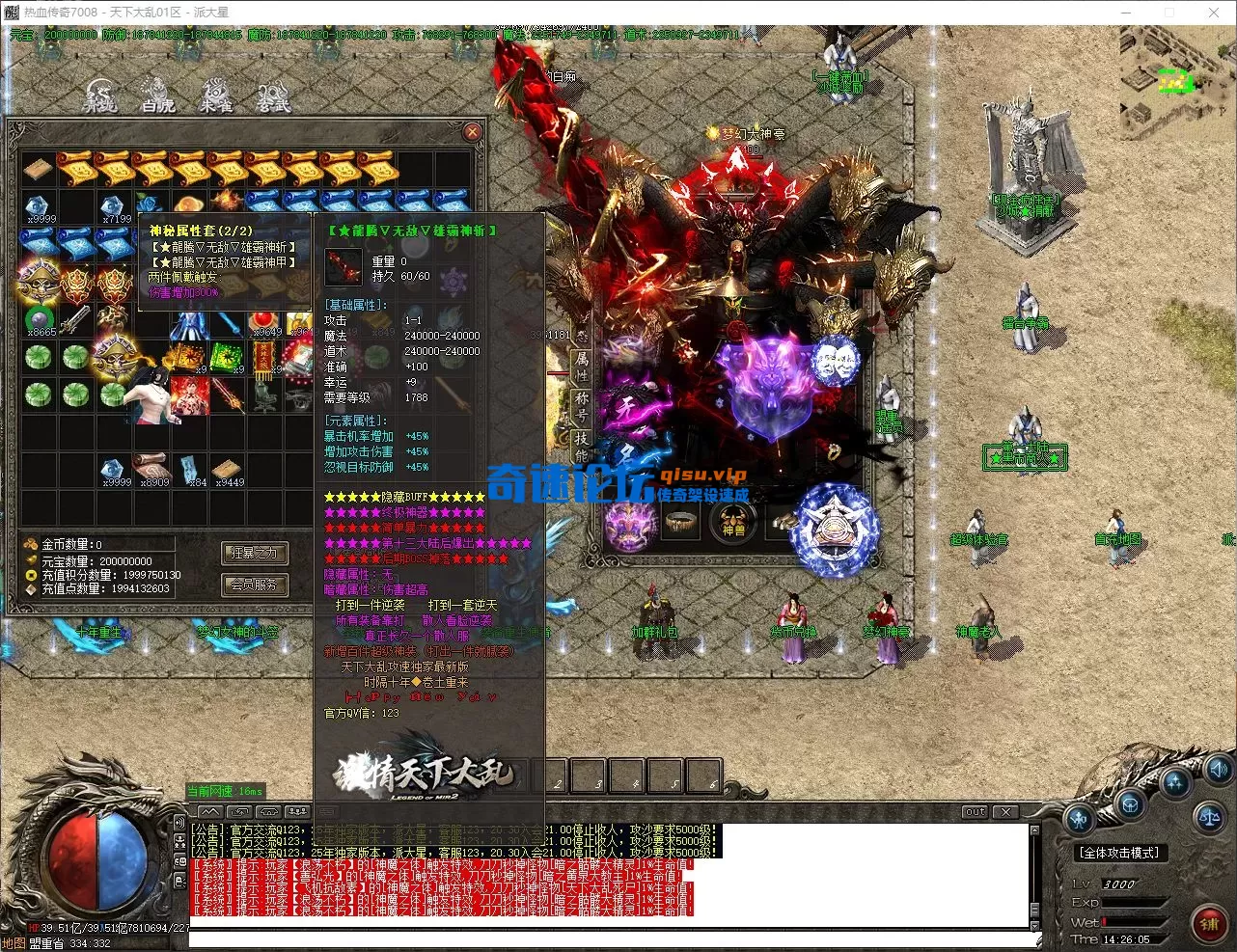Toggle the 全体攻击模式 attack mode
Viewport: 1237px width, 952px height.
[x=1118, y=853]
